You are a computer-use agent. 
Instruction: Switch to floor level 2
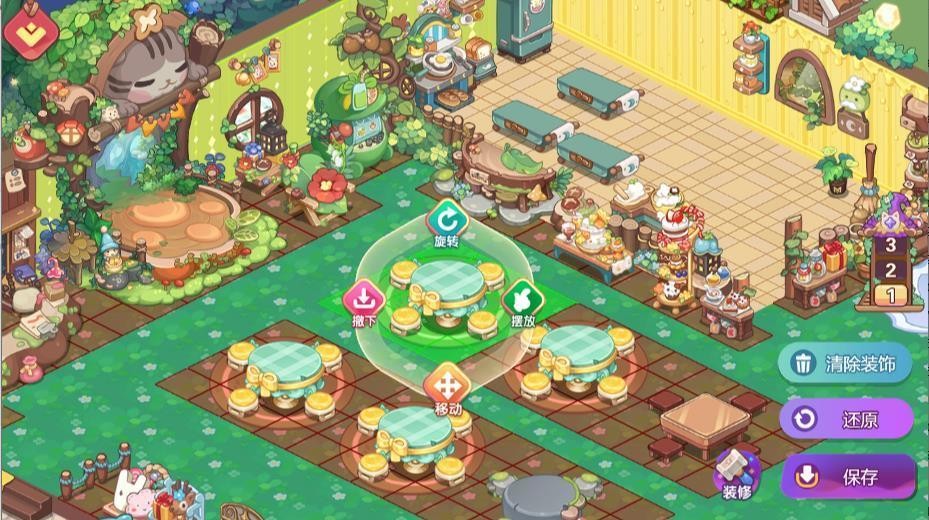890,269
